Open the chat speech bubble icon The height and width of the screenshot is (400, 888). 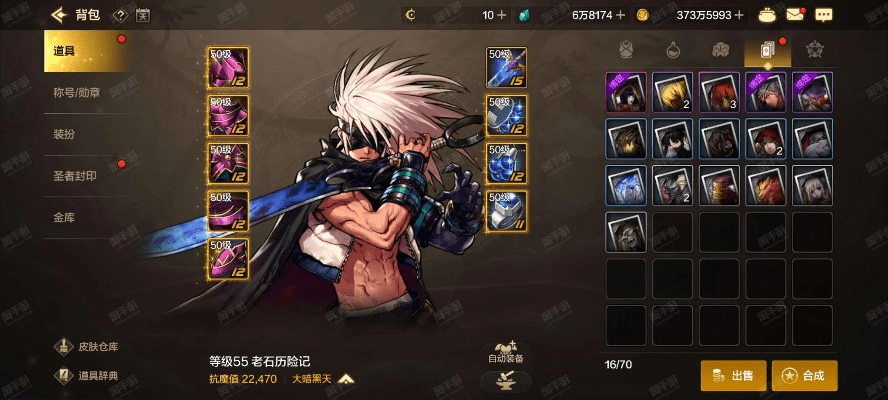click(824, 15)
